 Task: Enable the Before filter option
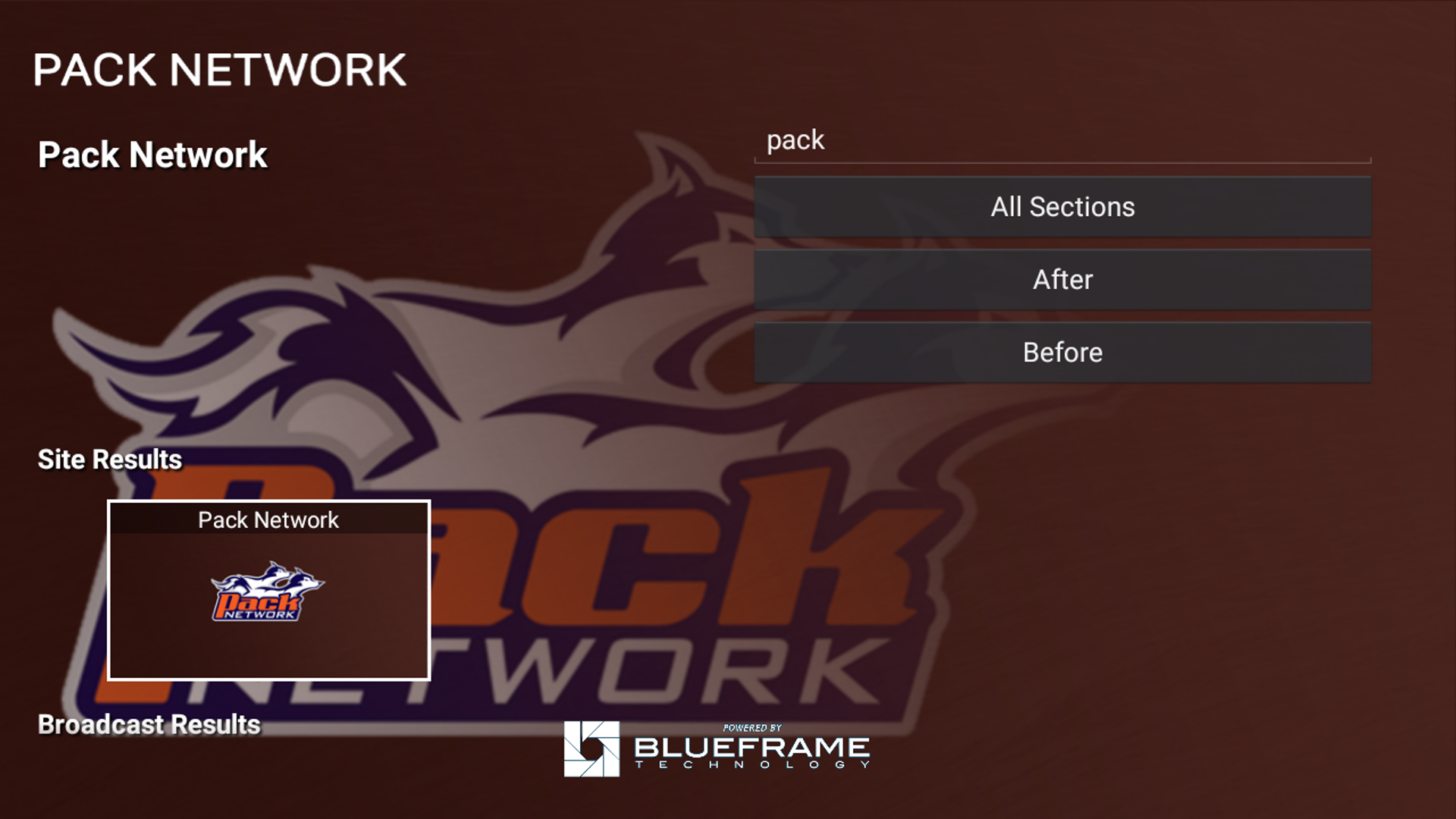pyautogui.click(x=1062, y=352)
